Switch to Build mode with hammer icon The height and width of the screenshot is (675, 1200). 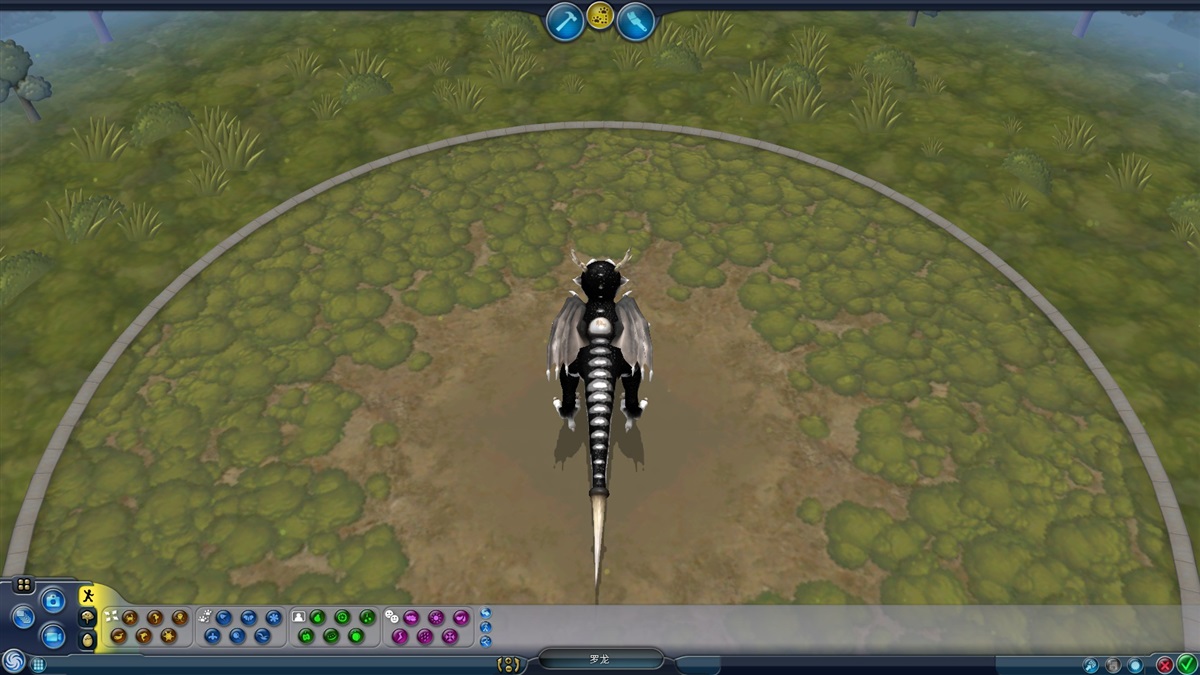pyautogui.click(x=565, y=21)
